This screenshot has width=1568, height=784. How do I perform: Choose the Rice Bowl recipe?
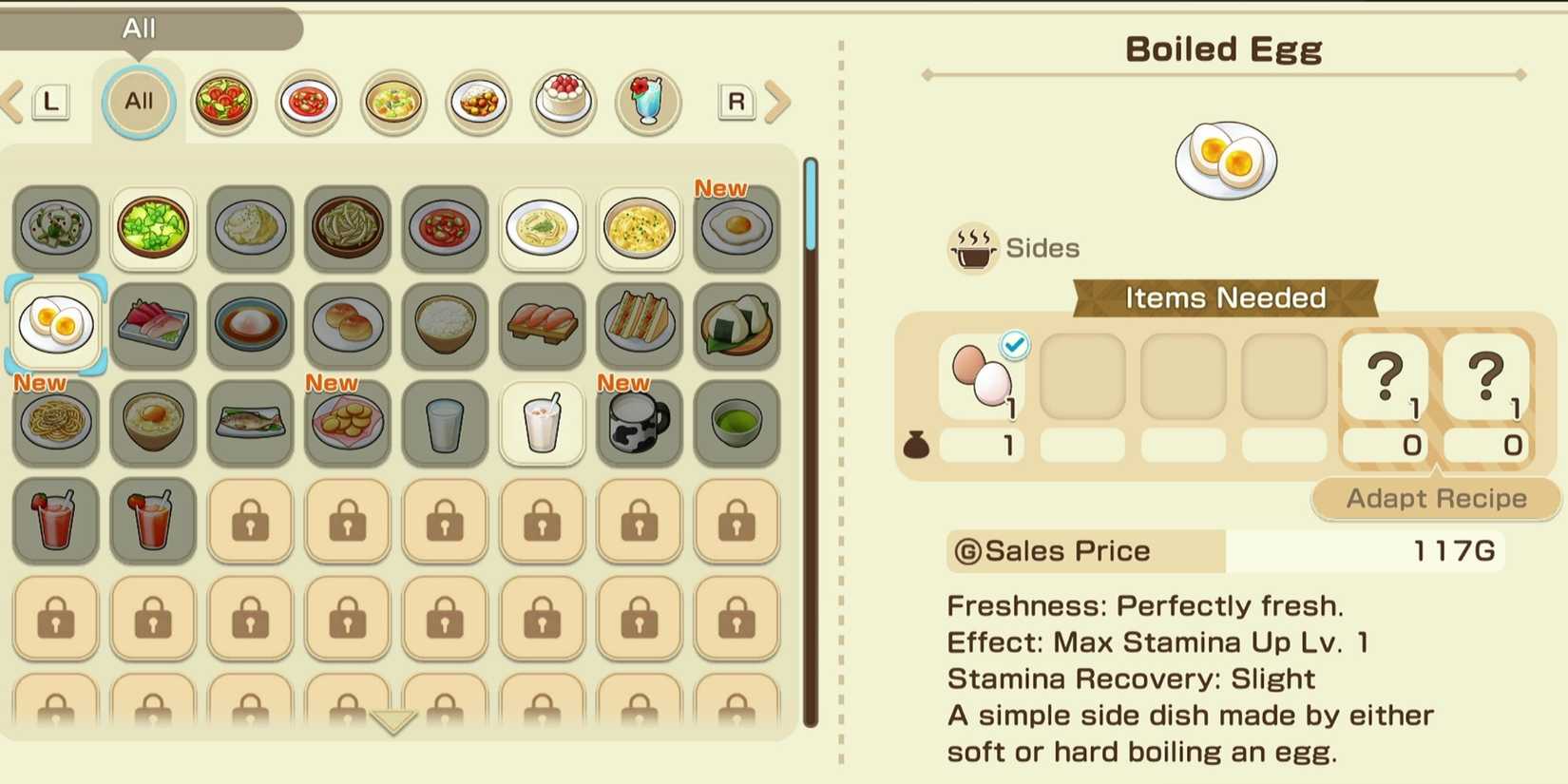coord(444,326)
